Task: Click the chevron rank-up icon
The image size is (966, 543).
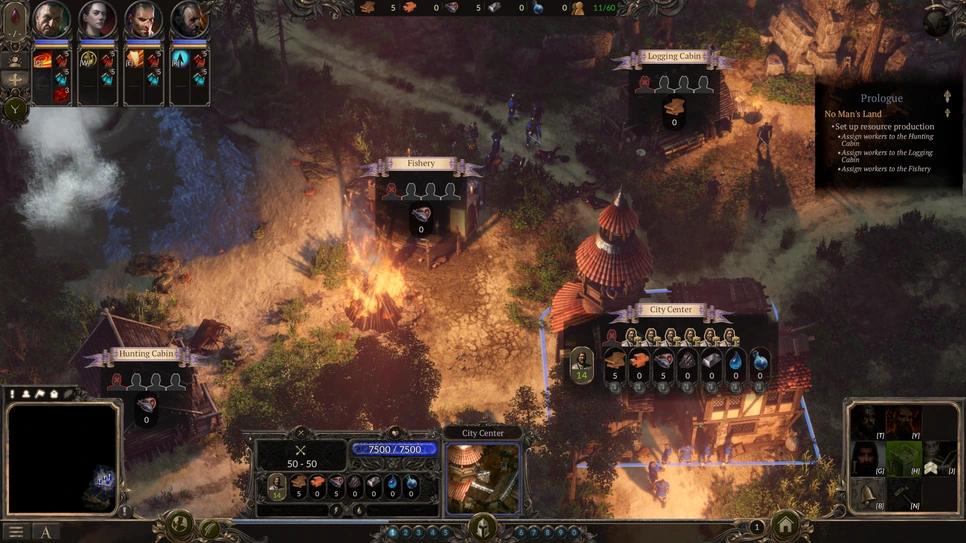Action: (x=934, y=466)
